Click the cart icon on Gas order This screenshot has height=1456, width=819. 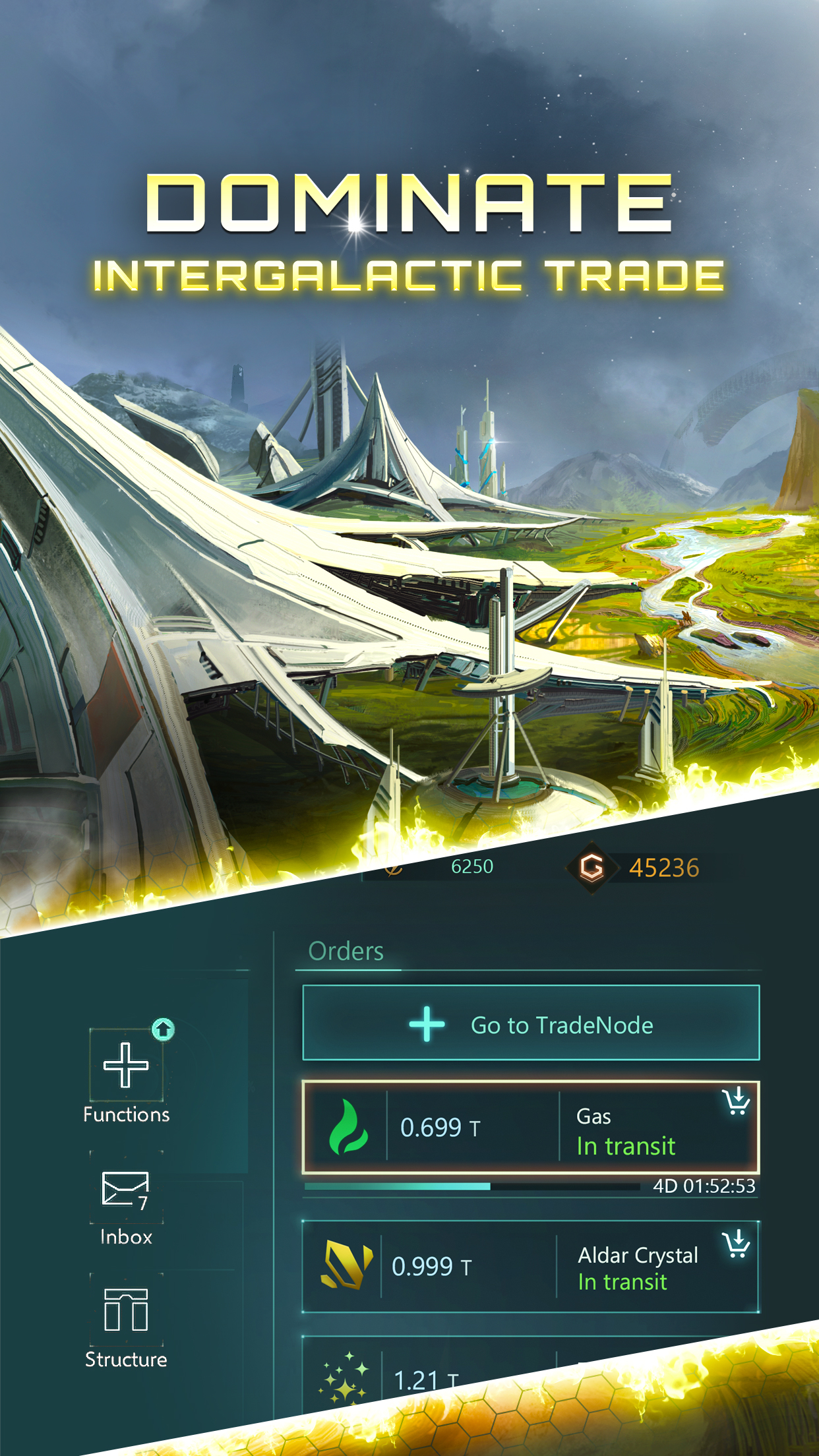[x=736, y=1101]
